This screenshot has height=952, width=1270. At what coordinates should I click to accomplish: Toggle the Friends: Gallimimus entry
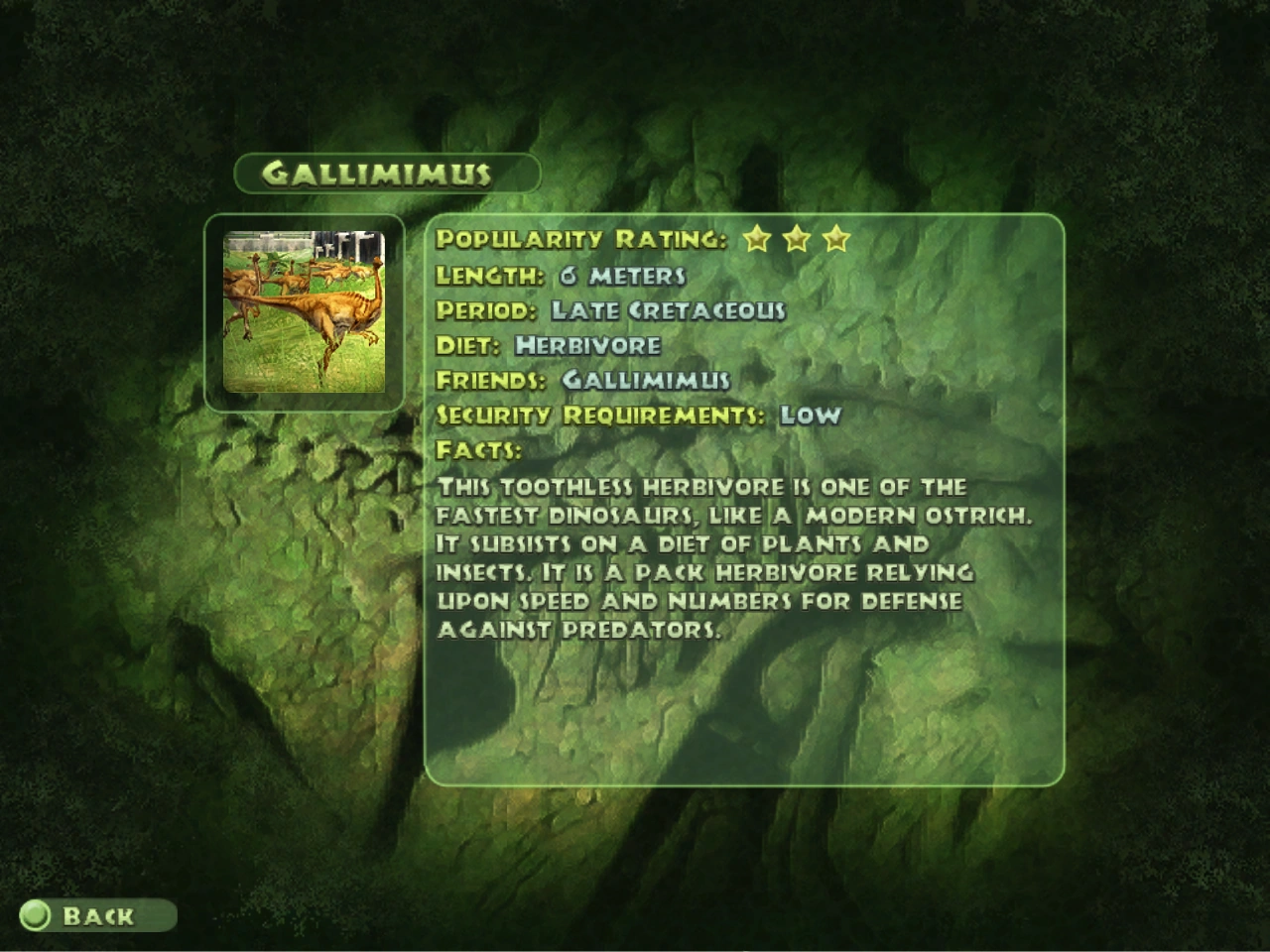pyautogui.click(x=582, y=380)
